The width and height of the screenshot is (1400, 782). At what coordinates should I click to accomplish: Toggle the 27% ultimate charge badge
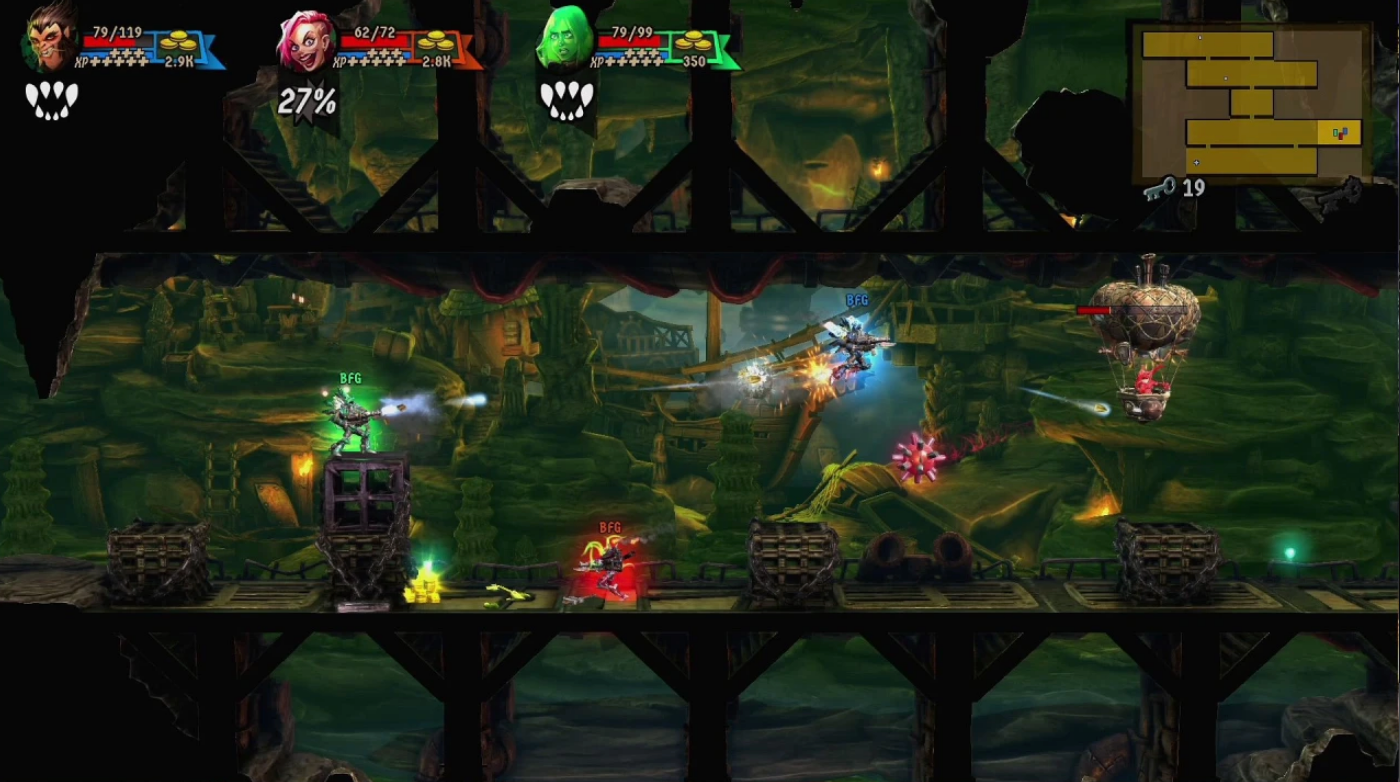(x=308, y=101)
